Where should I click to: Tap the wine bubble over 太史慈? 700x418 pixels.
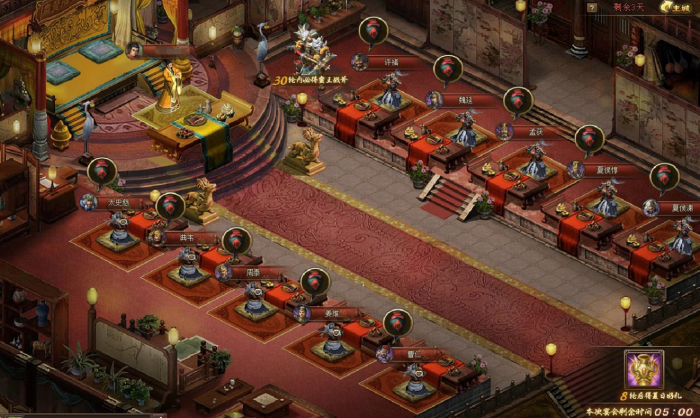coord(103,172)
